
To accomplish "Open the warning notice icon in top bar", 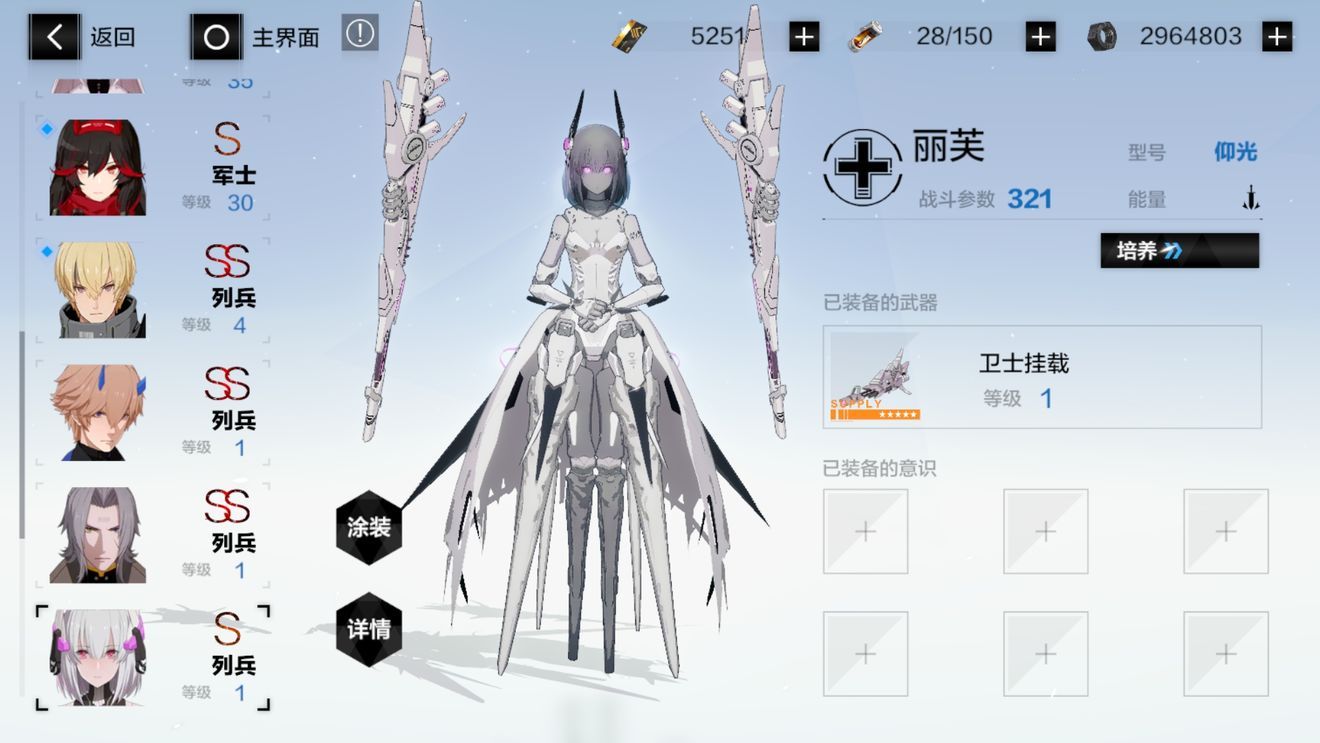I will click(360, 32).
